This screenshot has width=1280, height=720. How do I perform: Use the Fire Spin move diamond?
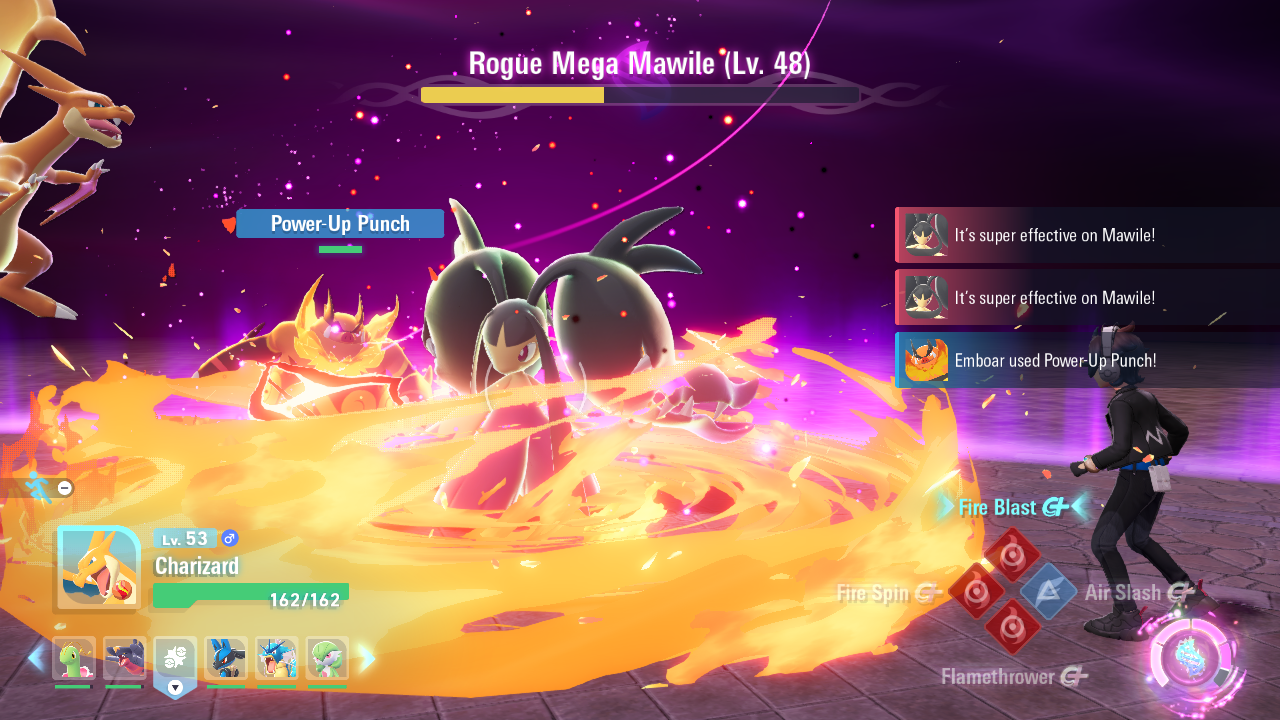pos(976,591)
